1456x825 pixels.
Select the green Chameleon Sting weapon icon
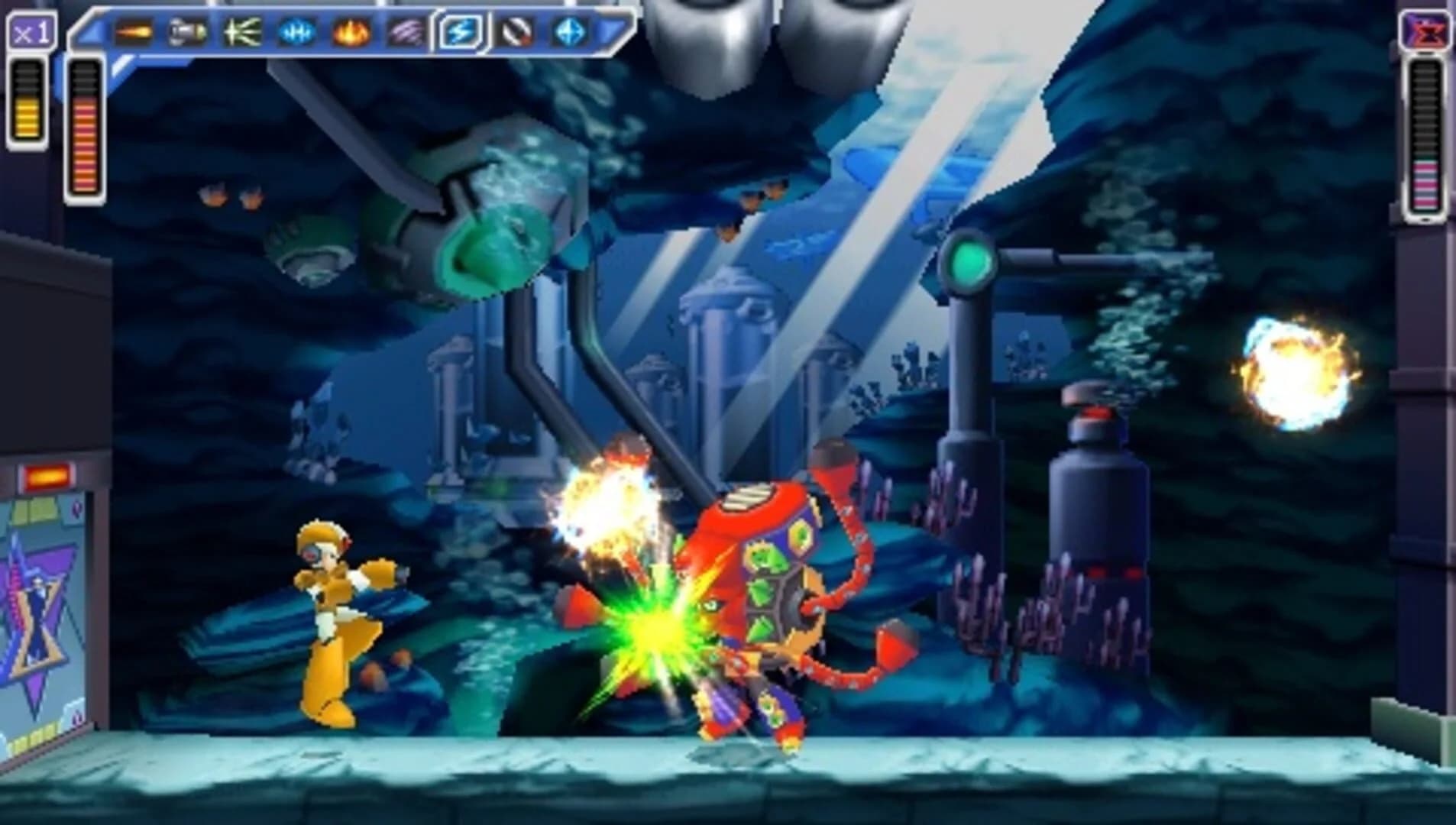pyautogui.click(x=241, y=31)
